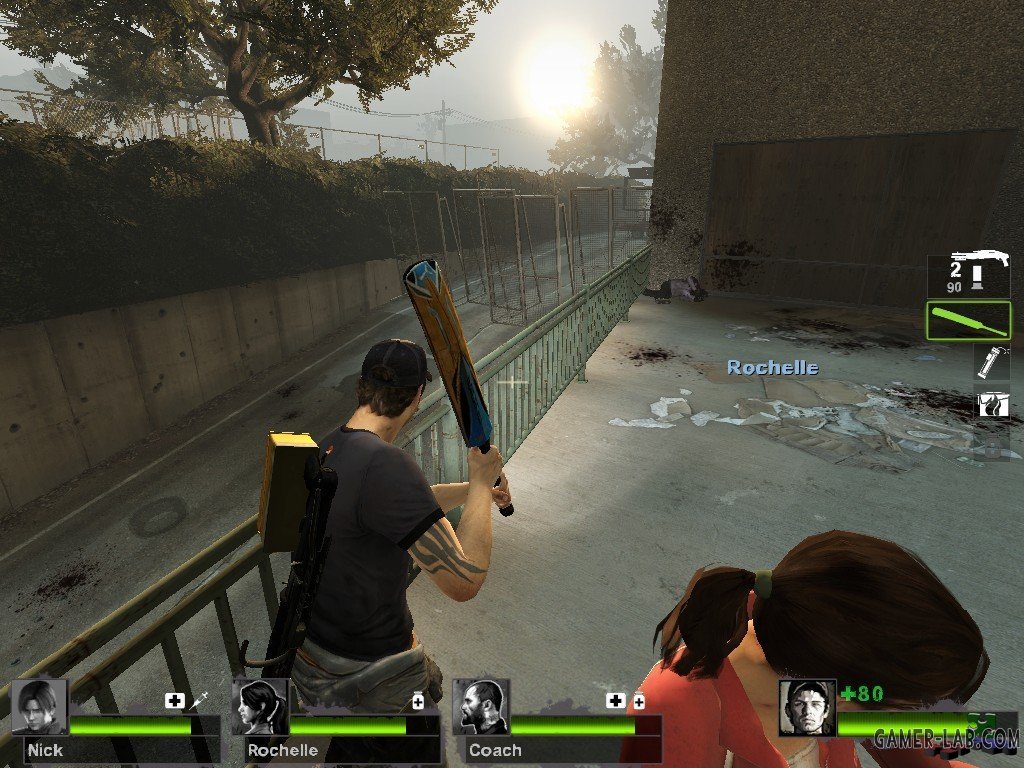The image size is (1024, 768).
Task: Click Rochelle's teammate portrait
Action: (260, 707)
